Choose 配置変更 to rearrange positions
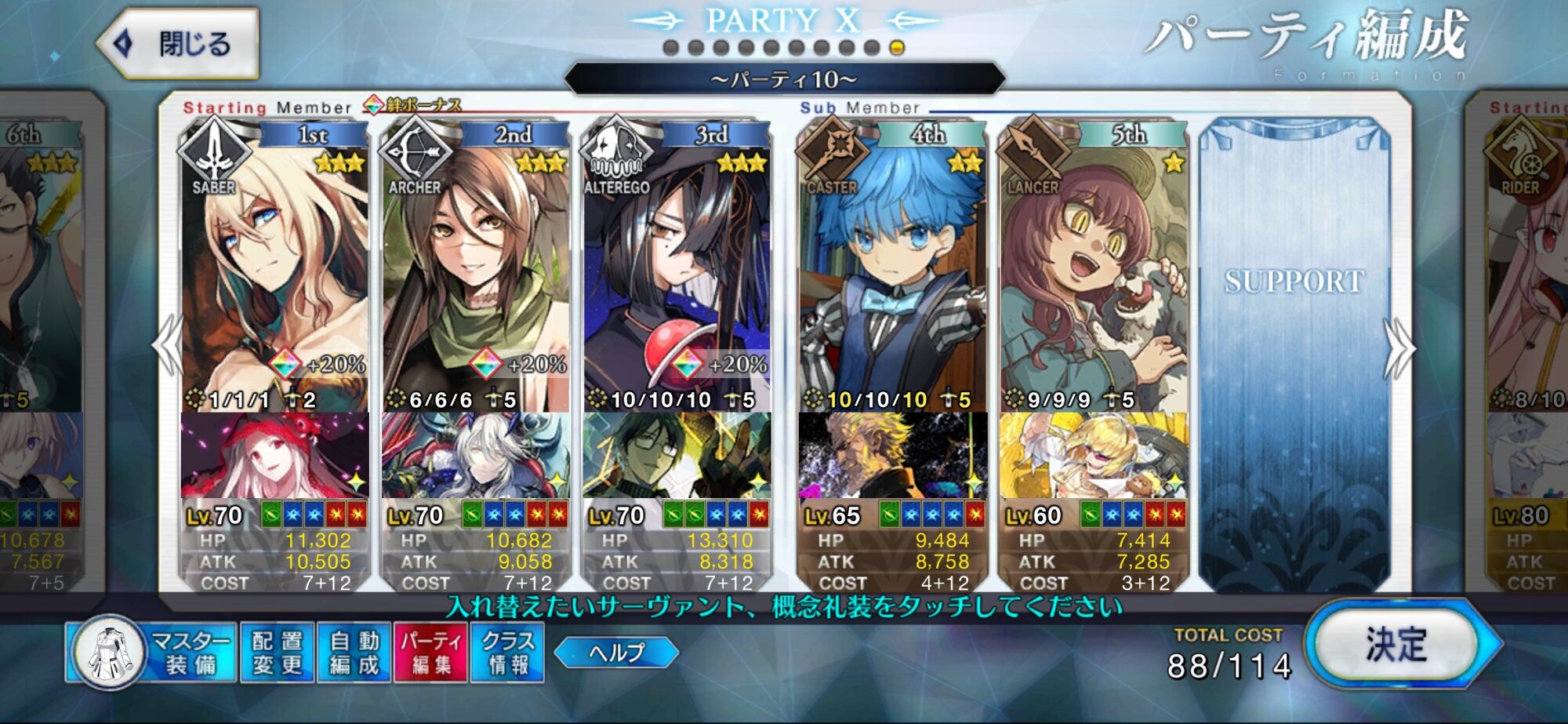The height and width of the screenshot is (724, 1568). click(277, 653)
